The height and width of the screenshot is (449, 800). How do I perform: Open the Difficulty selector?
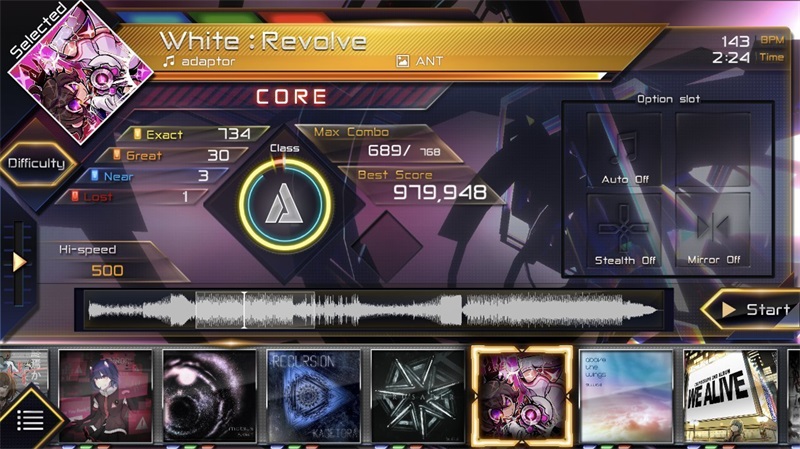[x=37, y=164]
